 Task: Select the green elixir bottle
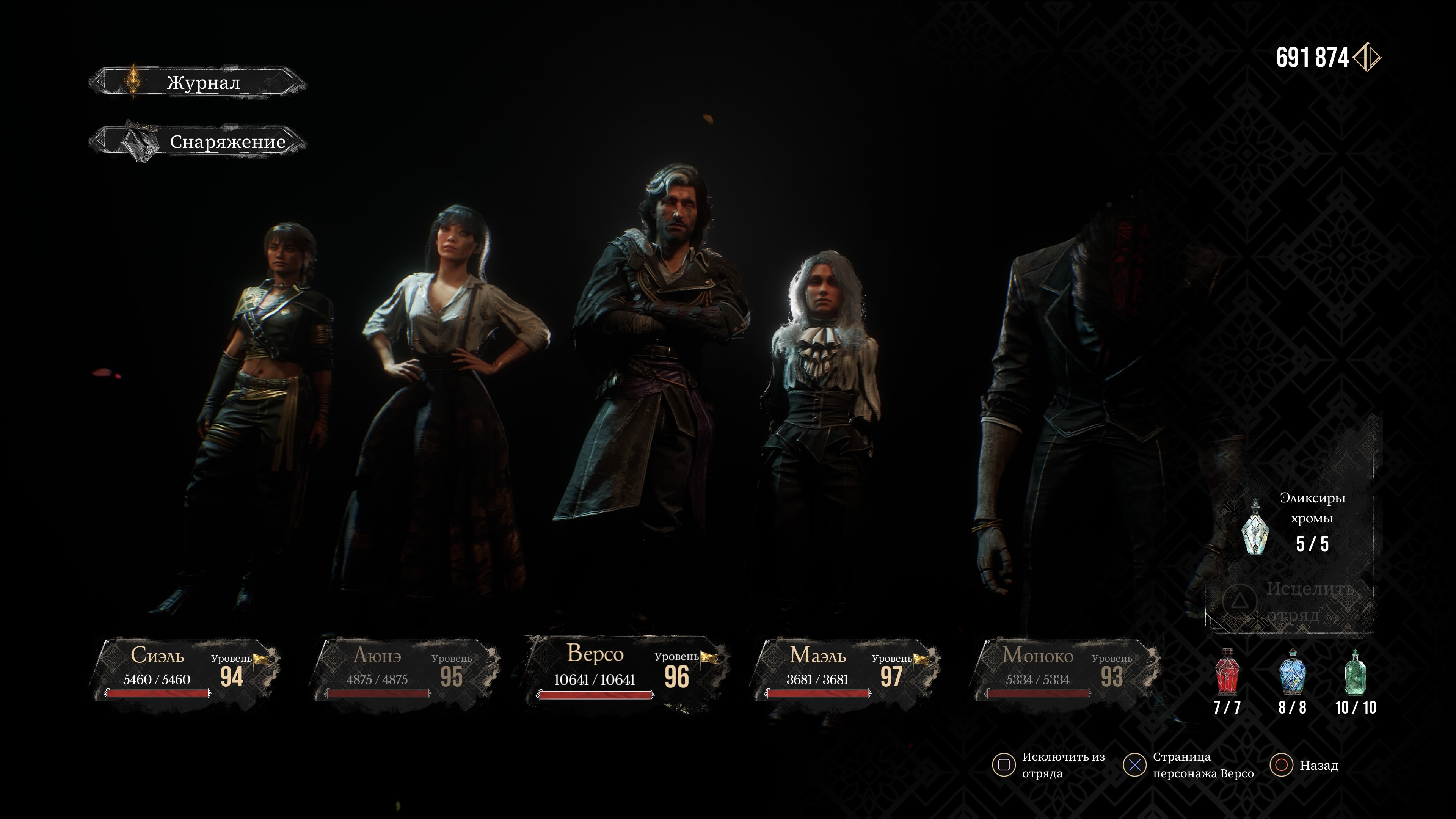[x=1356, y=673]
